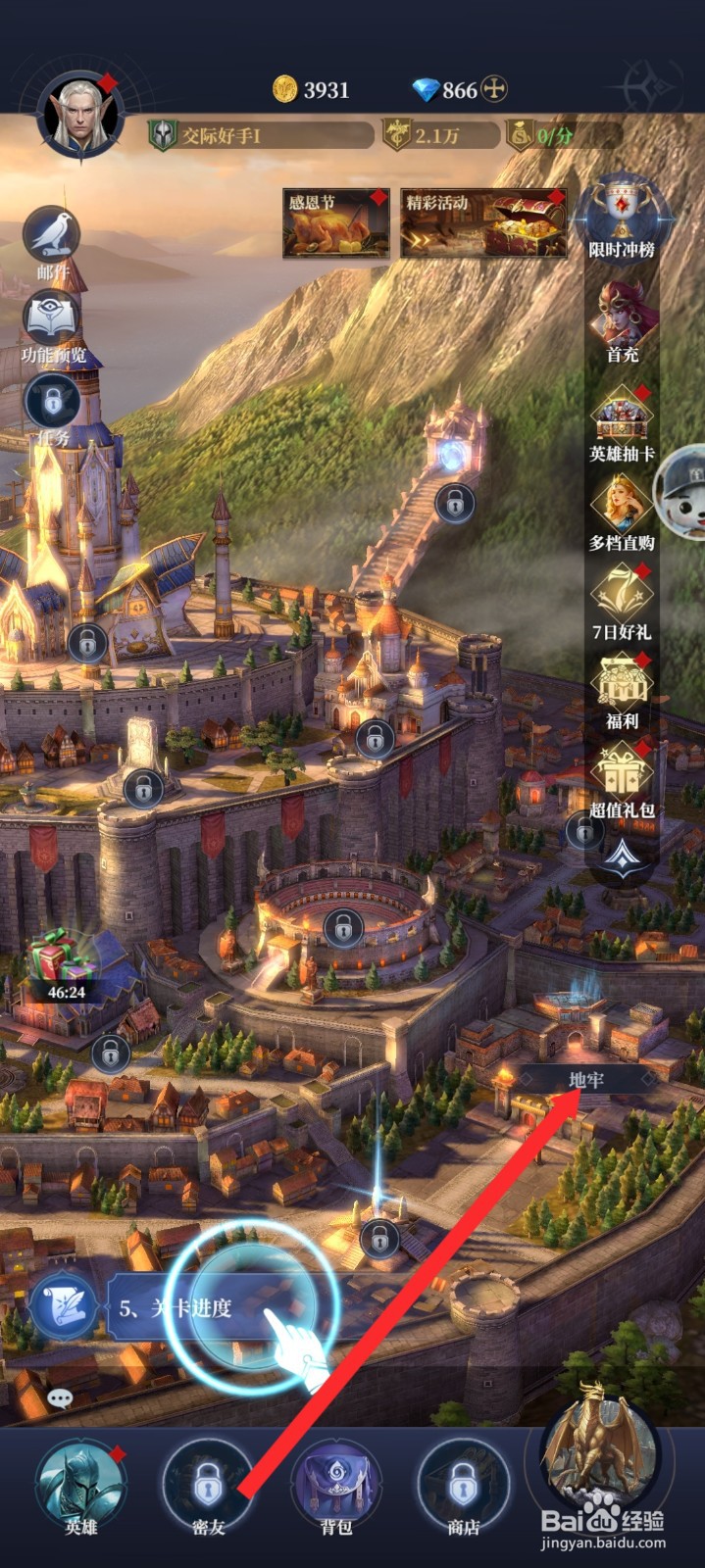Open the player avatar profile
This screenshot has height=1568, width=705.
click(79, 117)
